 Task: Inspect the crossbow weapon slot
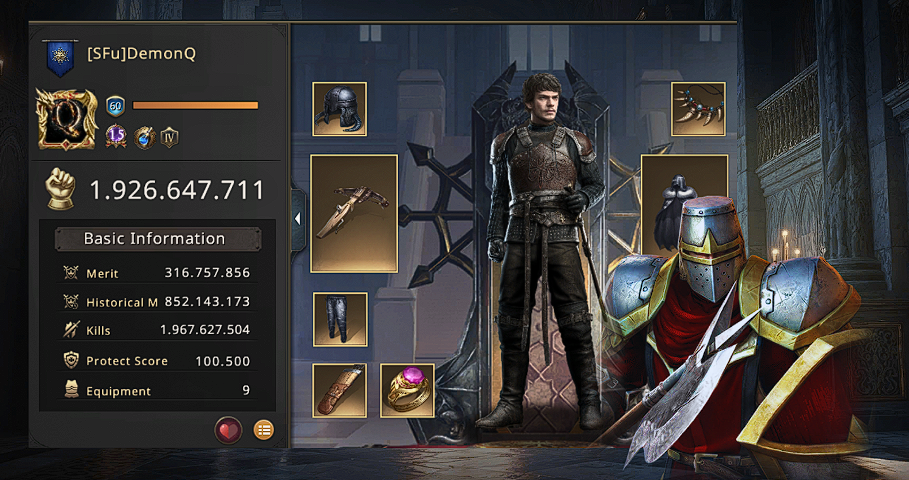pos(354,213)
